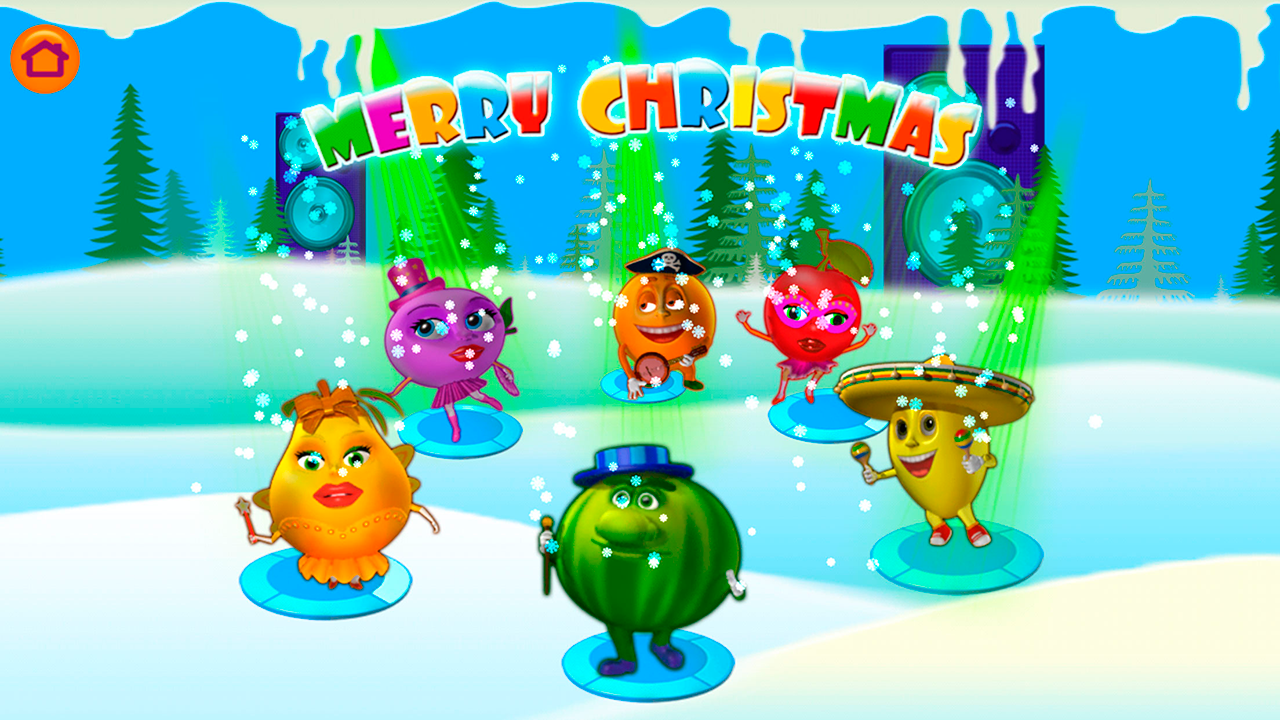Image resolution: width=1280 pixels, height=720 pixels.
Task: Tap a falling snowflake near the orange
Action: [700, 330]
